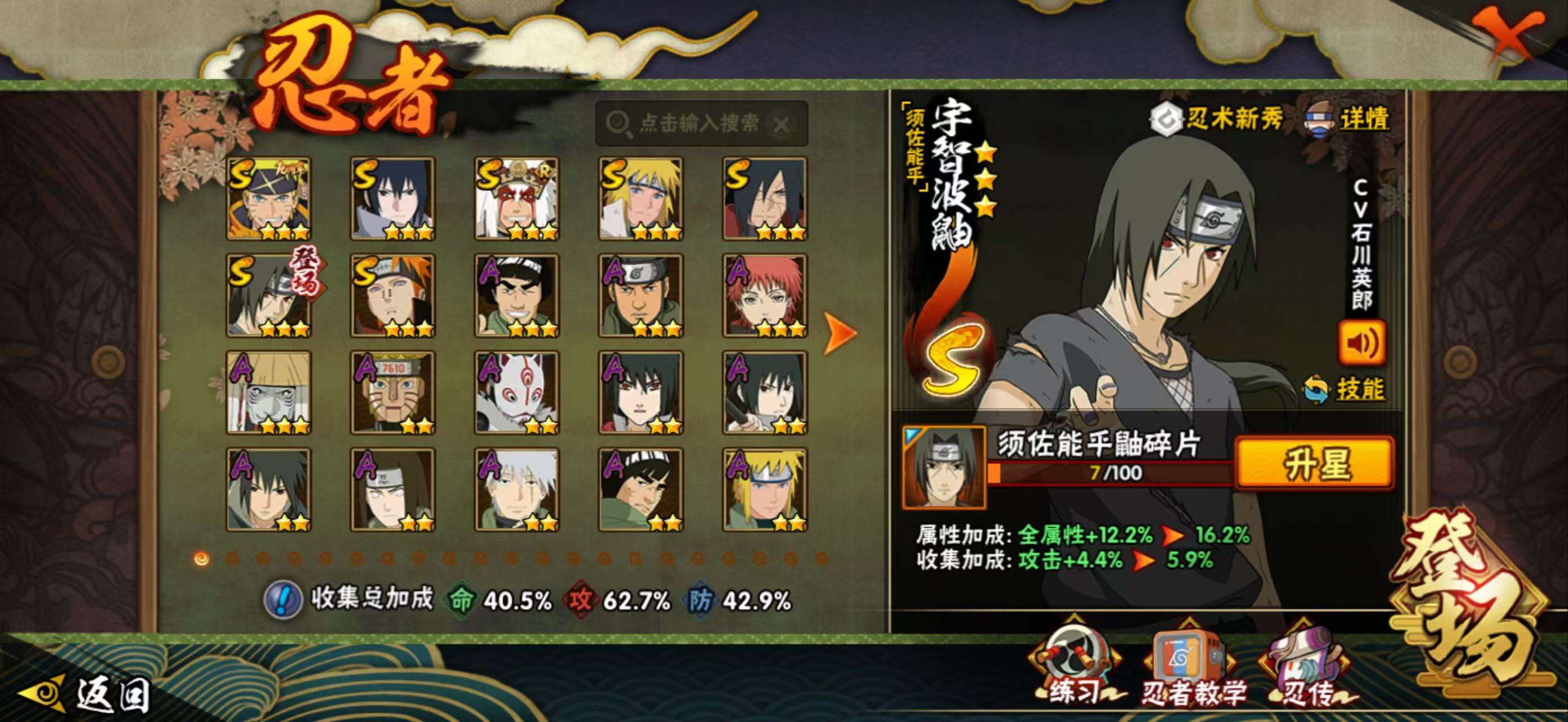The height and width of the screenshot is (722, 1568).
Task: Select the white-haired Jiraiya S-rank portrait
Action: pos(516,199)
